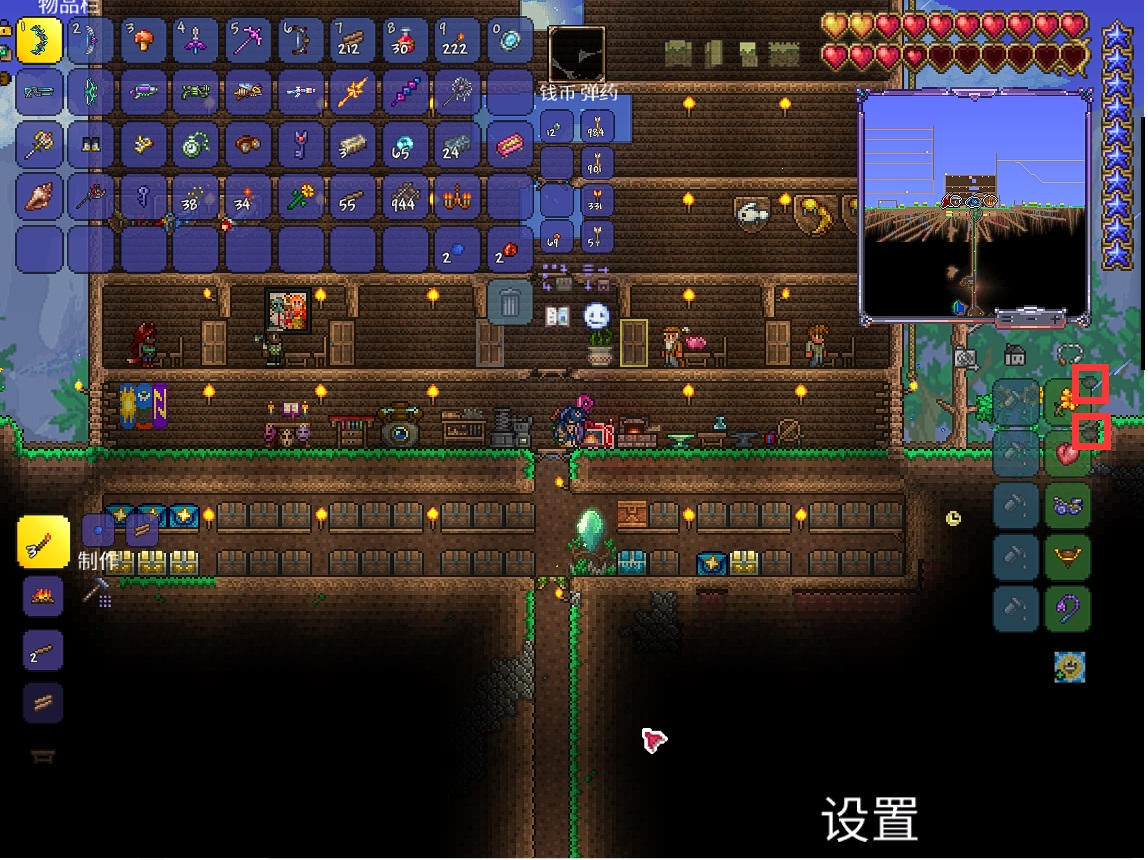Select the heart accessory equipment slot

[1066, 453]
